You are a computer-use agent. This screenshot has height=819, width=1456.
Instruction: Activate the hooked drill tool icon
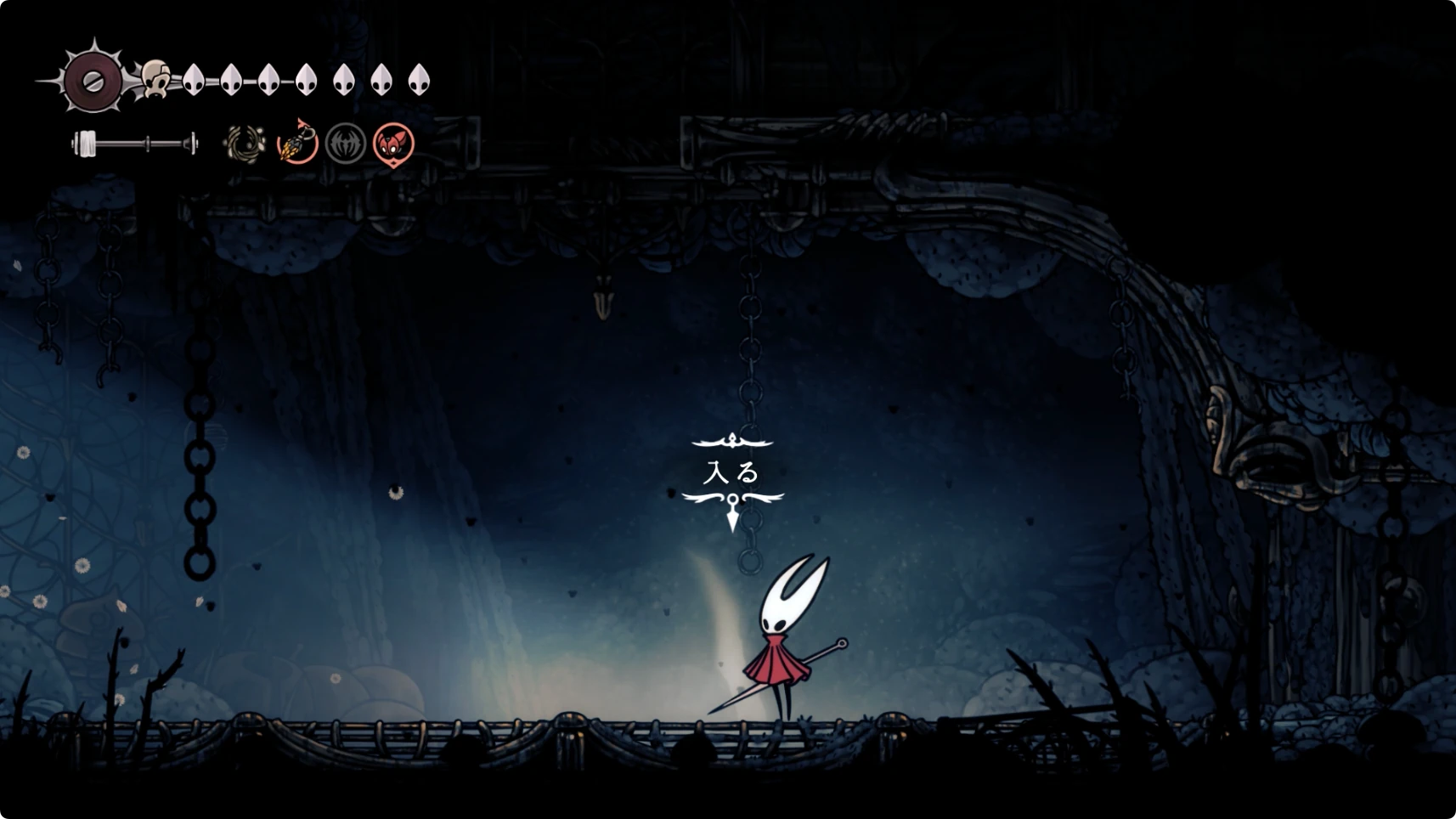(x=297, y=142)
